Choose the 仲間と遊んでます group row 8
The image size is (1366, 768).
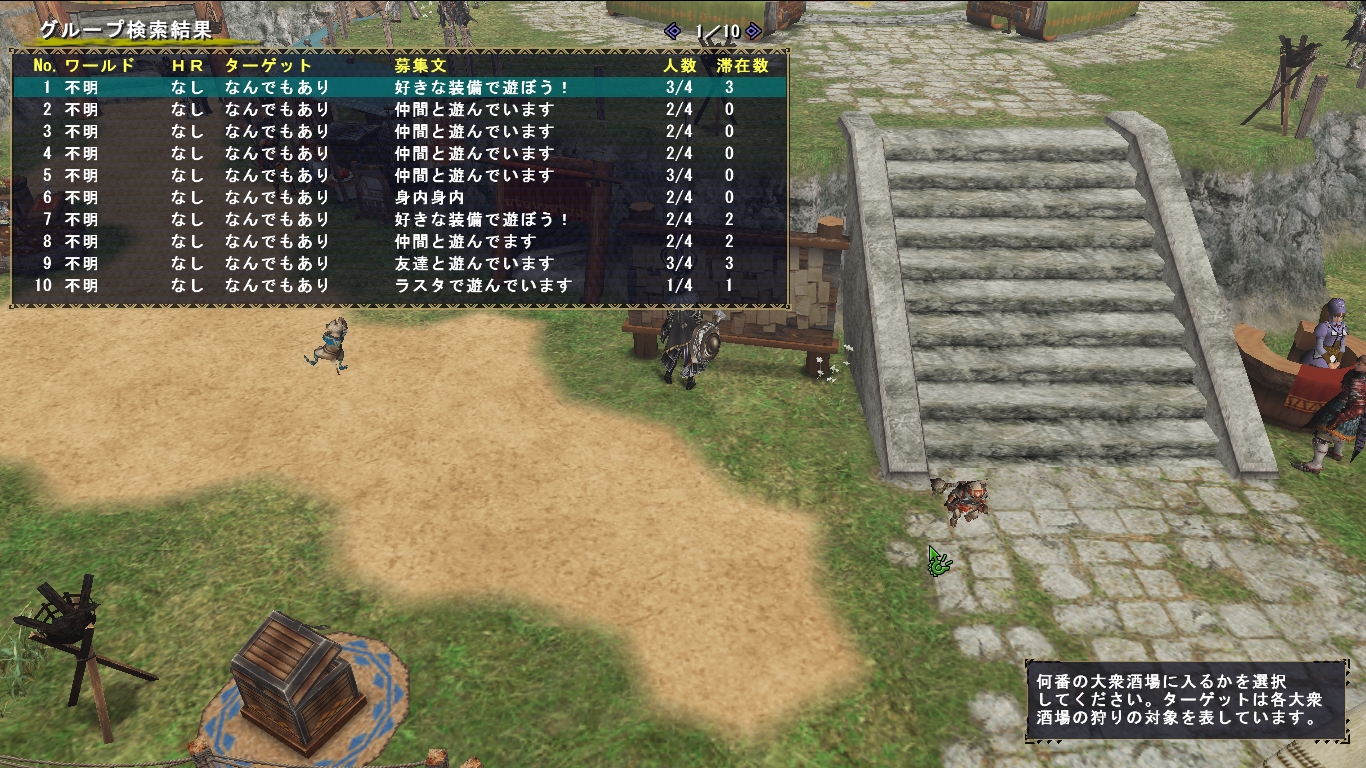click(400, 241)
